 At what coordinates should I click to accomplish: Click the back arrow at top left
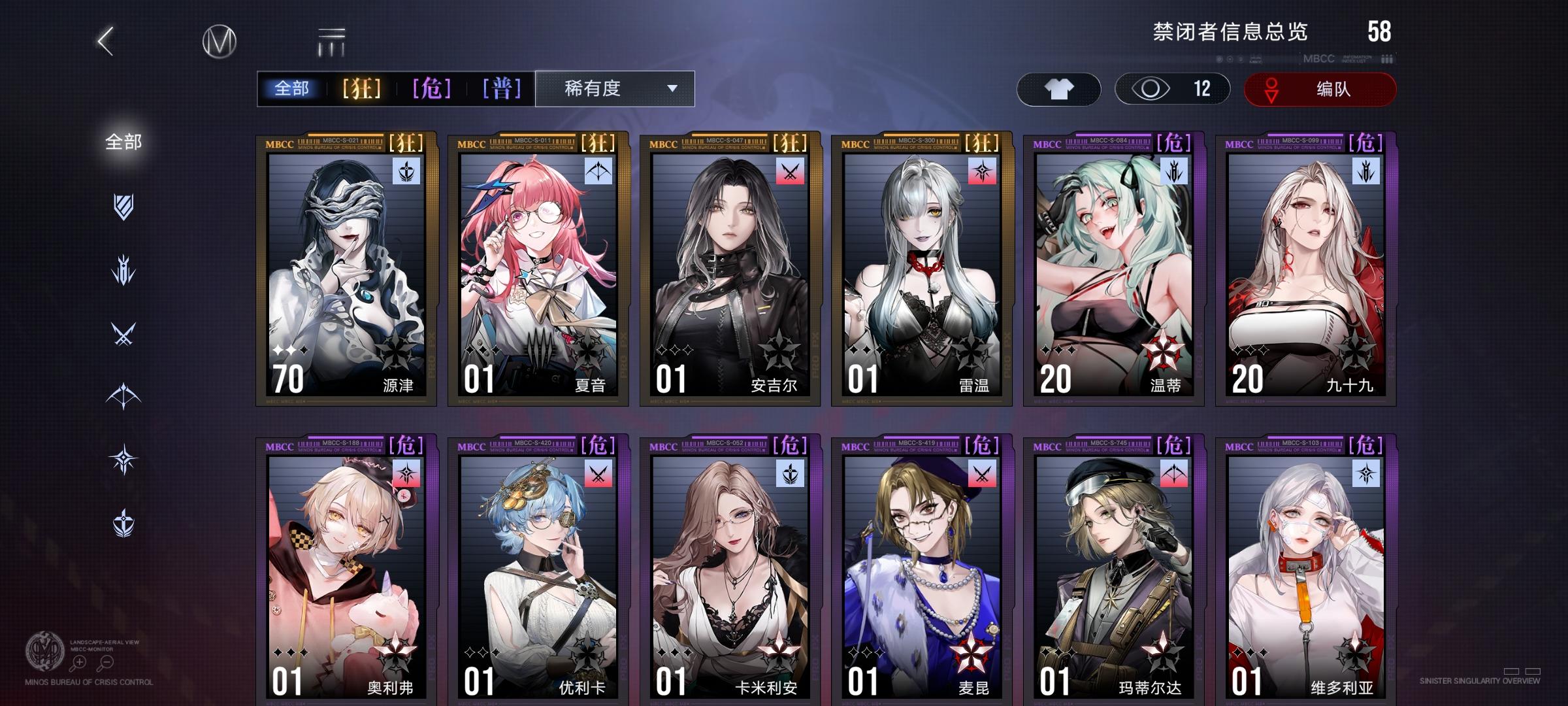pyautogui.click(x=105, y=41)
